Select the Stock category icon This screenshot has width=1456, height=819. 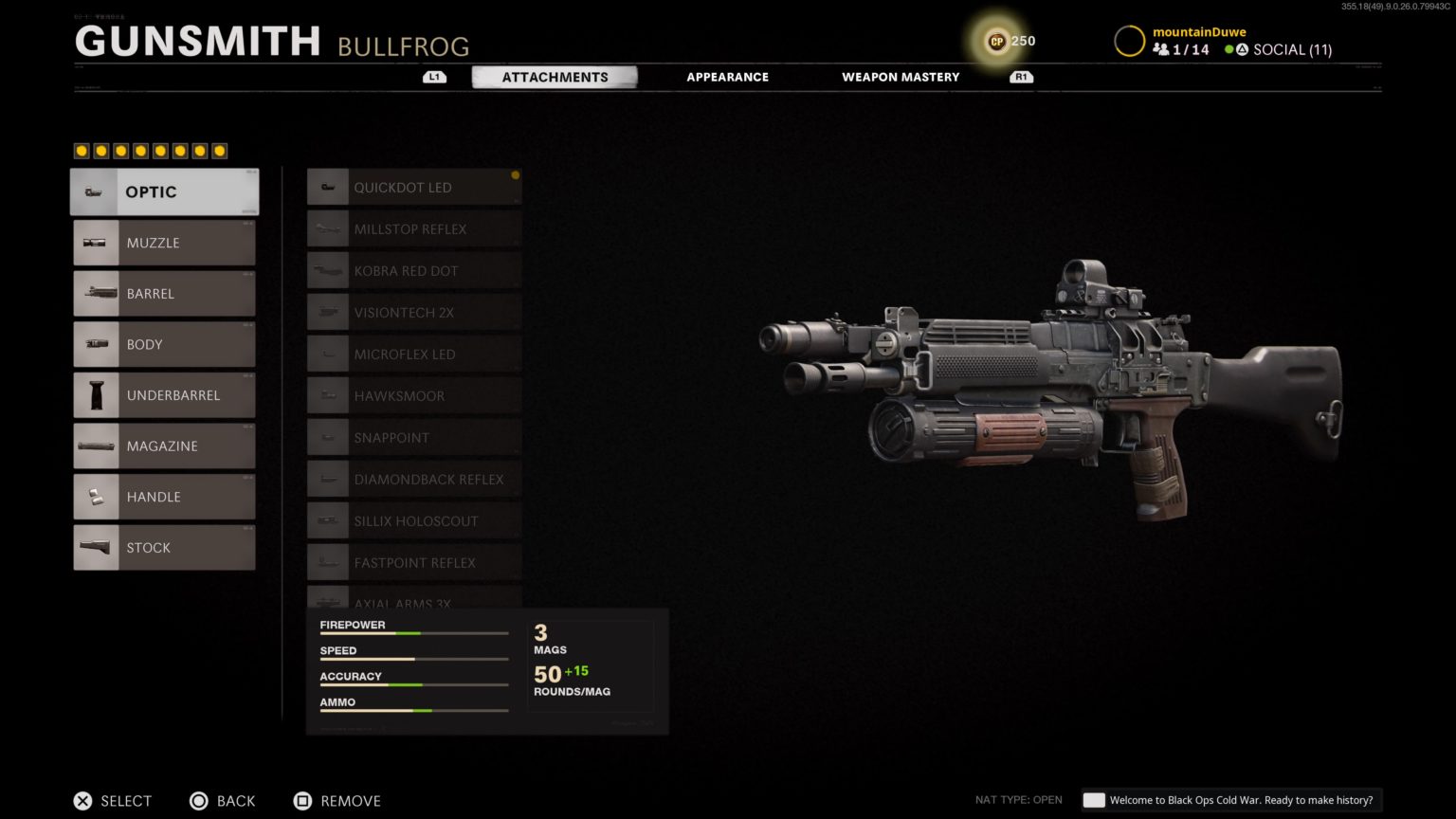click(96, 547)
